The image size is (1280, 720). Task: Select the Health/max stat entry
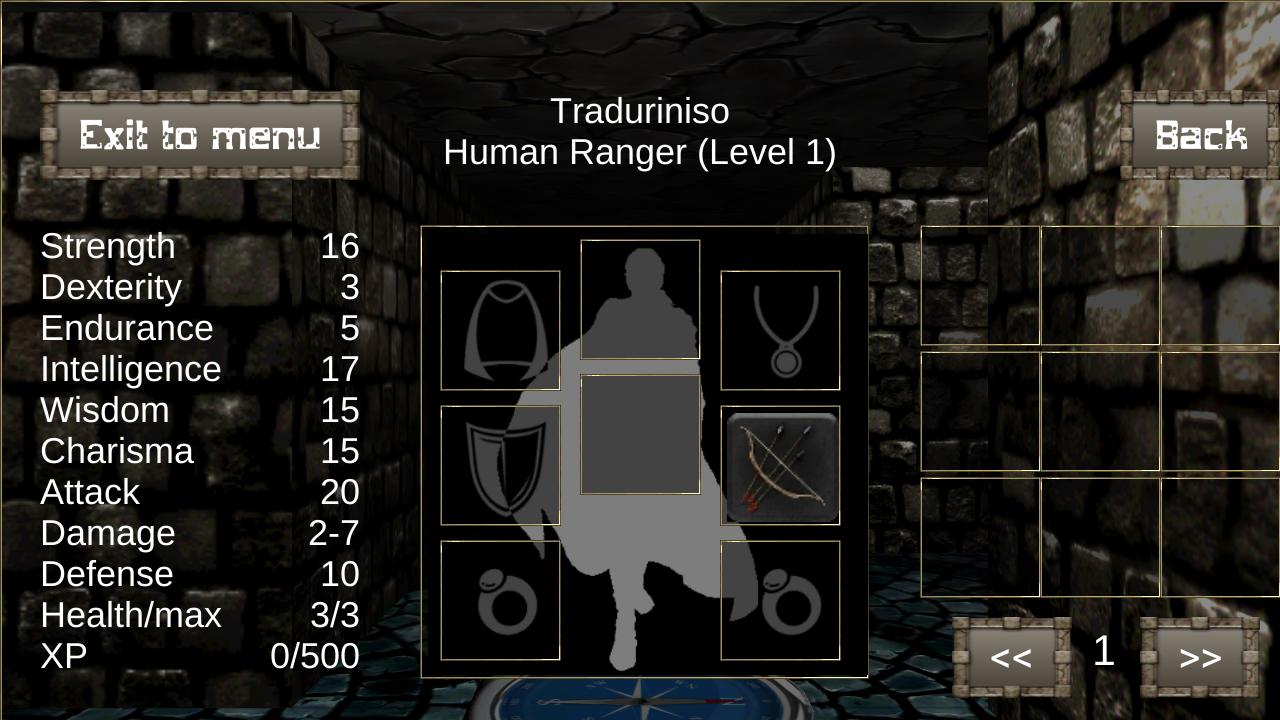(130, 615)
